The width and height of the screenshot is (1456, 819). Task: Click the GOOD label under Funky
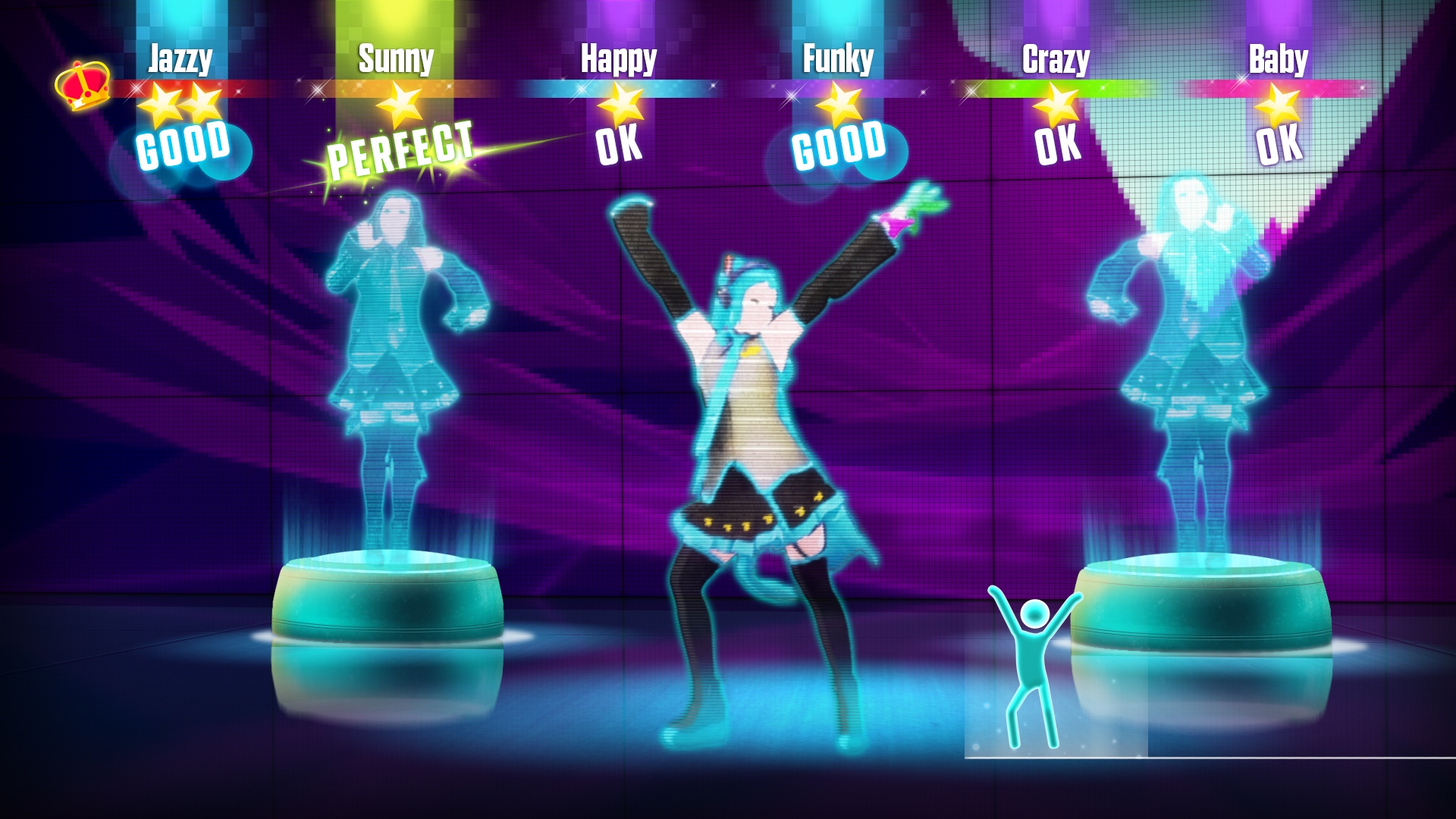click(839, 144)
